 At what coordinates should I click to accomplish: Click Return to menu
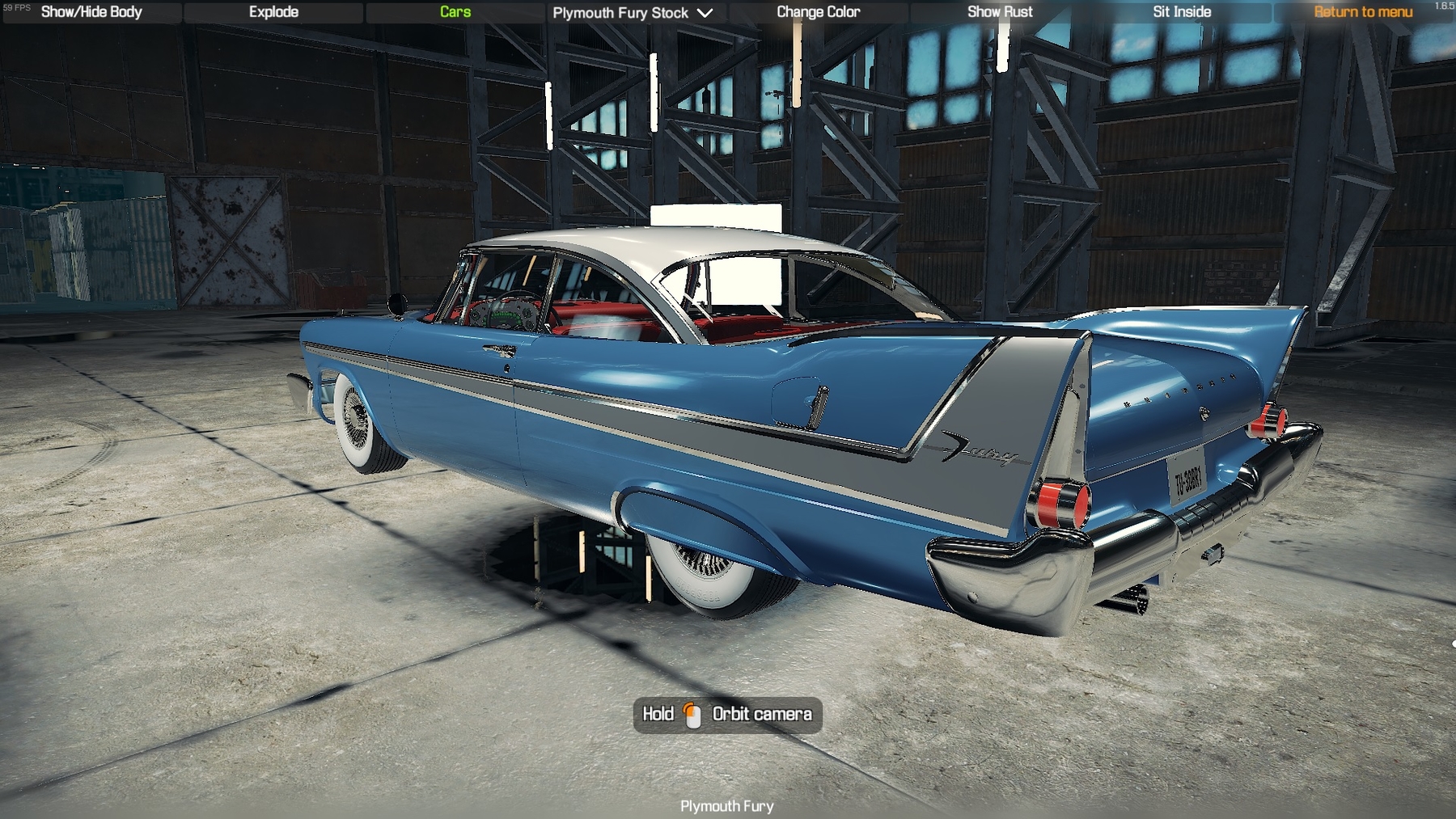[1363, 12]
